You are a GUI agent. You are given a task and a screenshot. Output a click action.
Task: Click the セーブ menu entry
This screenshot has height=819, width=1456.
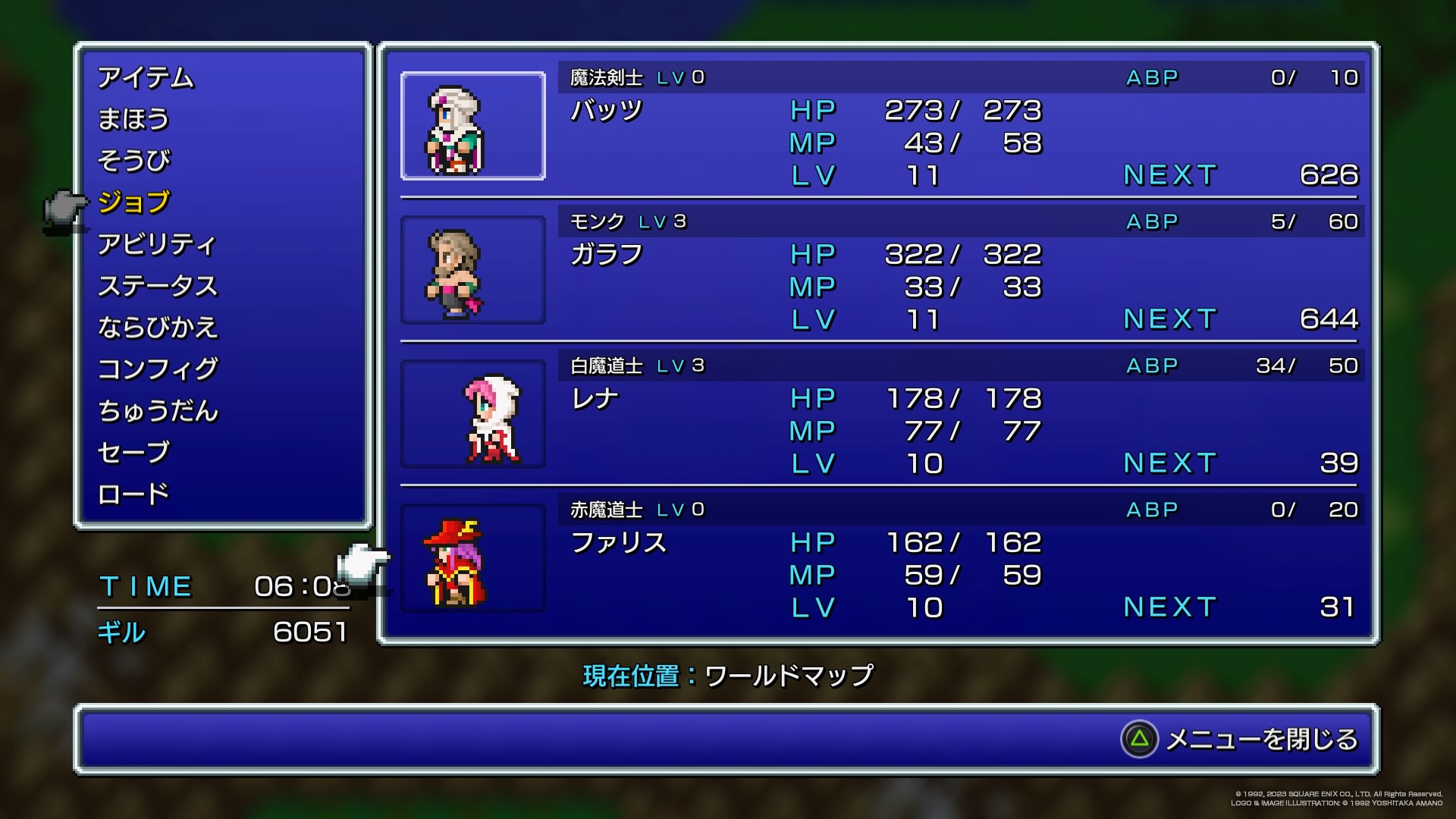click(133, 453)
